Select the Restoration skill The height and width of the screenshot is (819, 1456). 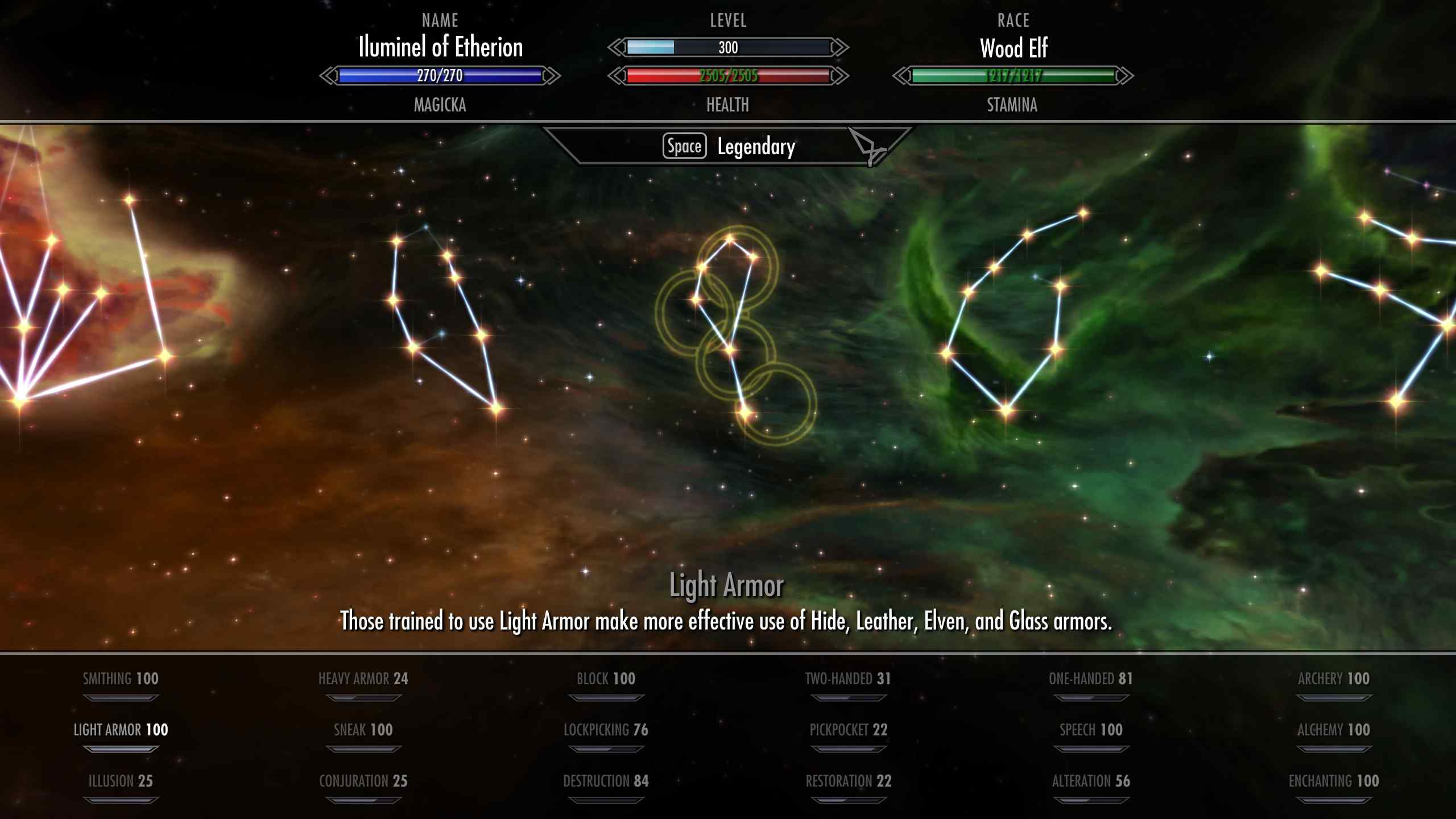pos(848,781)
